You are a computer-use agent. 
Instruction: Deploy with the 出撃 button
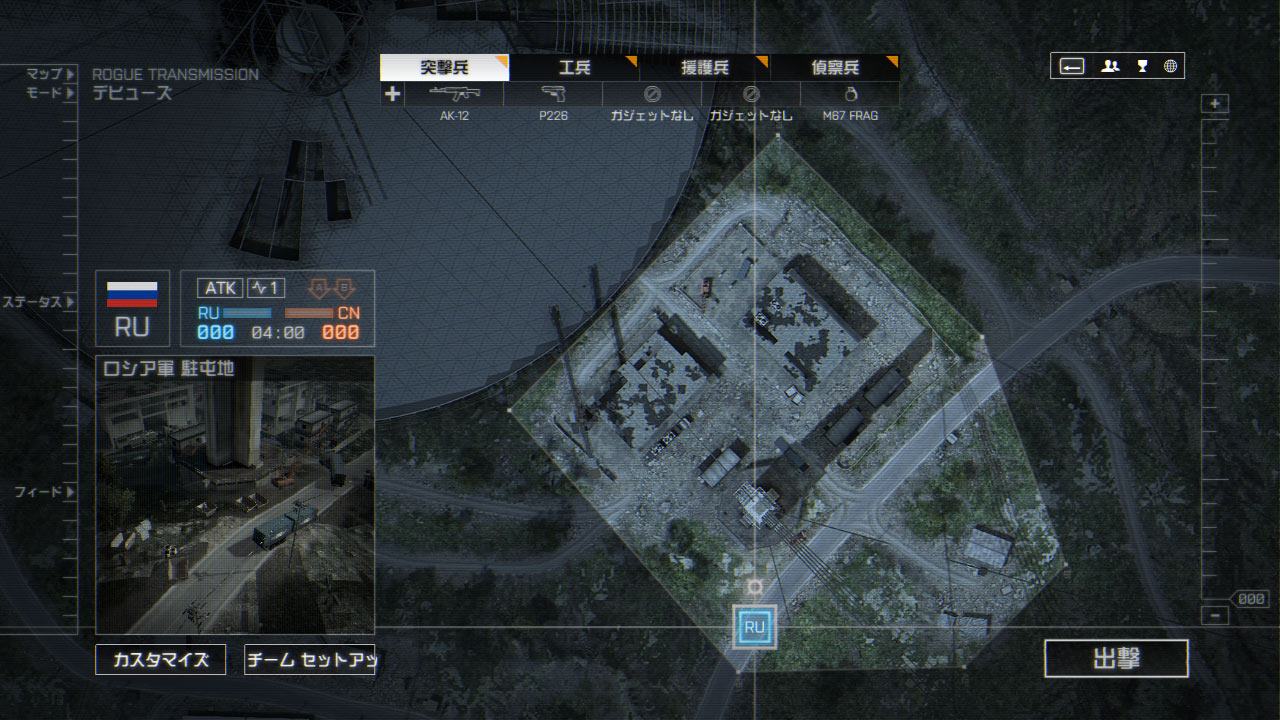tap(1116, 659)
